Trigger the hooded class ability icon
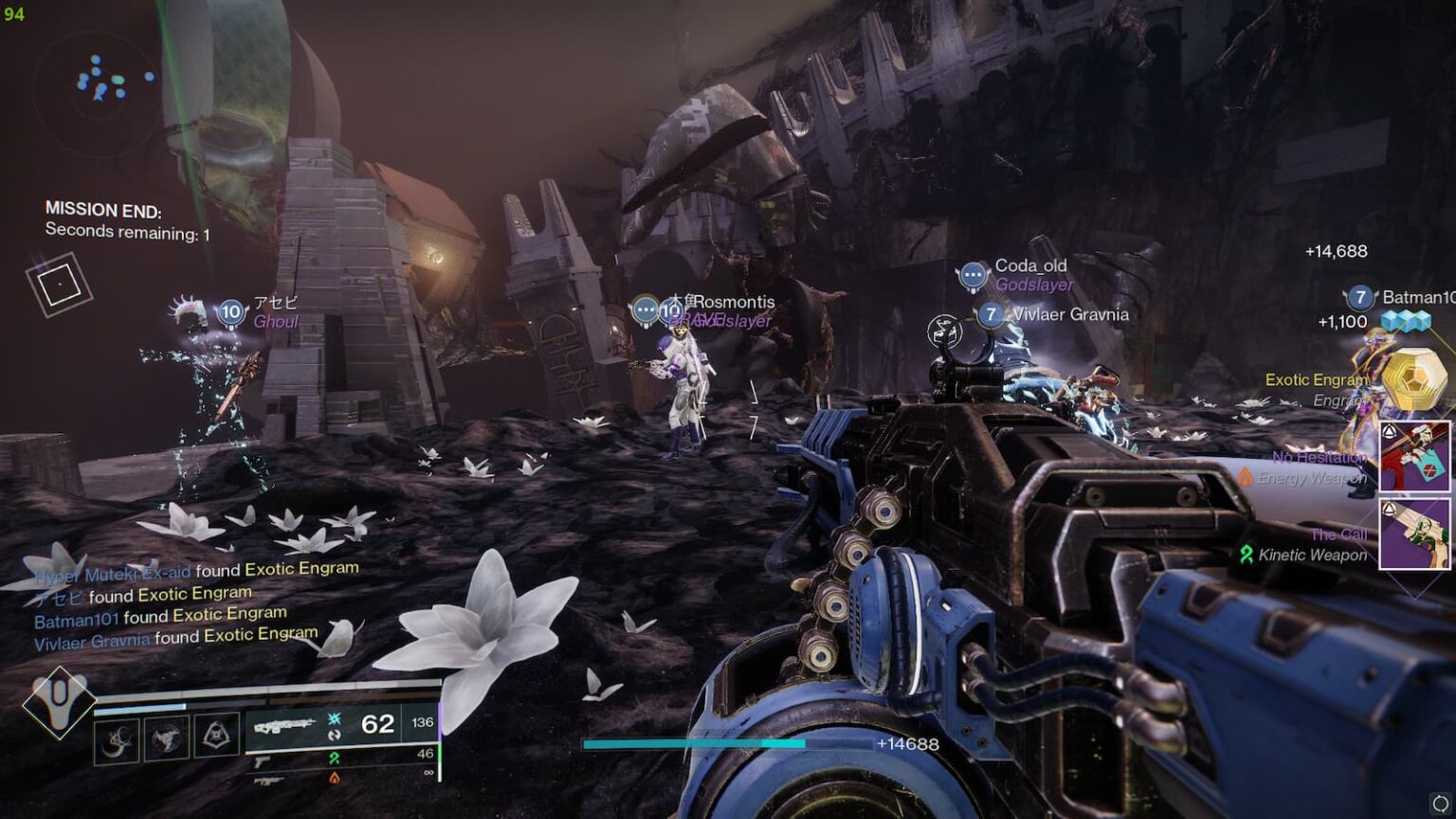The image size is (1456, 819). [216, 736]
